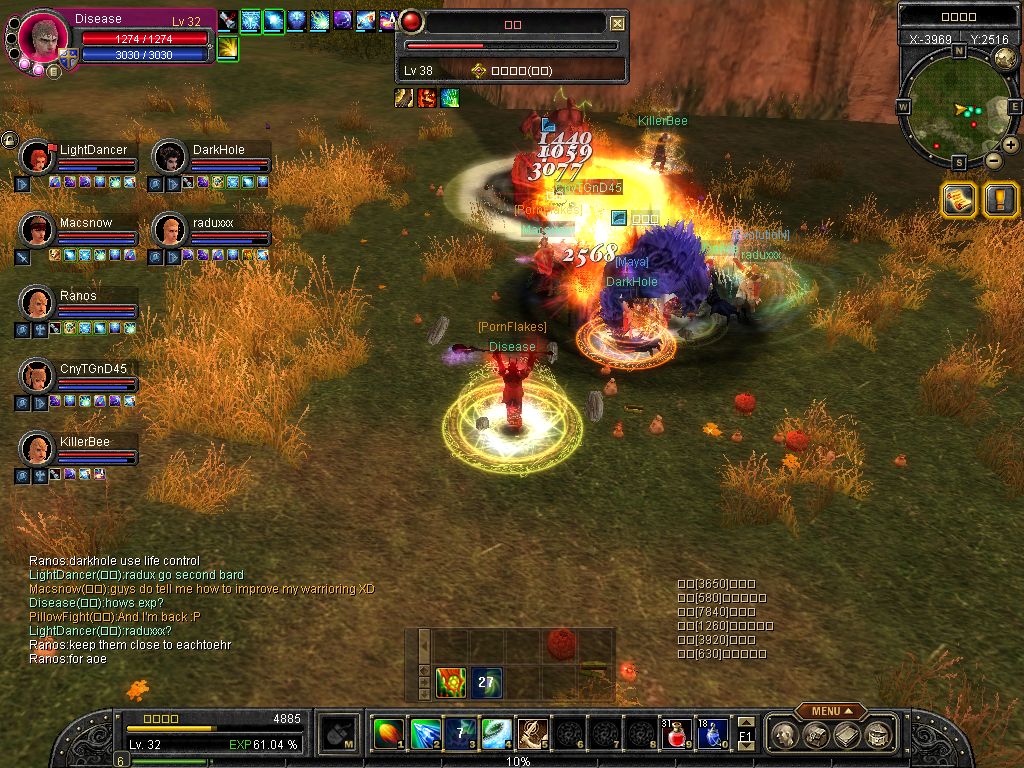
Task: Select party member KillerBee
Action: pyautogui.click(x=38, y=449)
